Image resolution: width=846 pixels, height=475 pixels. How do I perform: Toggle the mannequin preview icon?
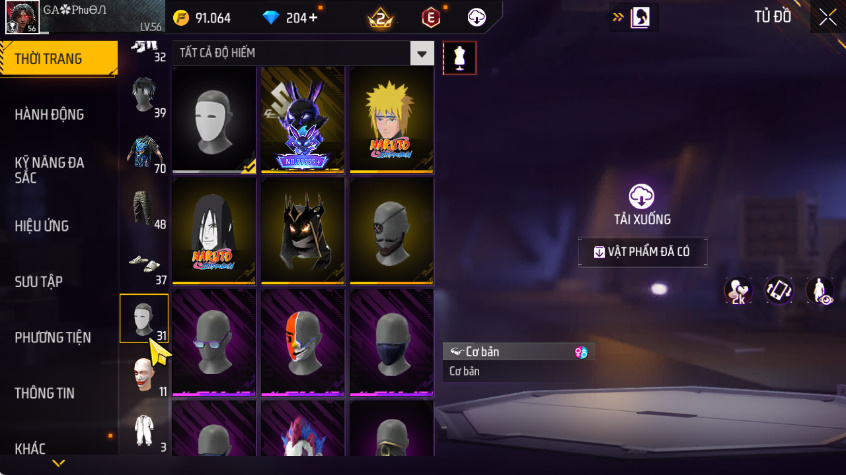click(460, 57)
